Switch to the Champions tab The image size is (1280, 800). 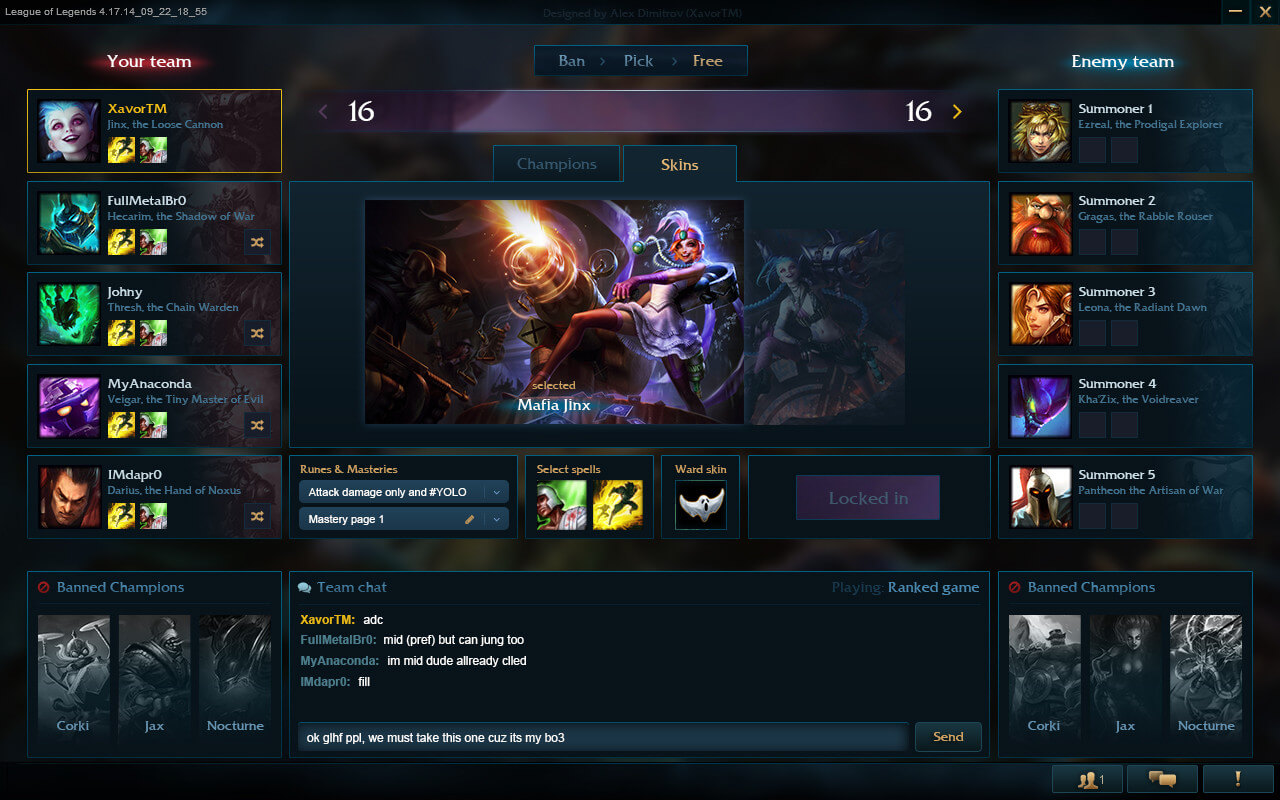(x=556, y=164)
